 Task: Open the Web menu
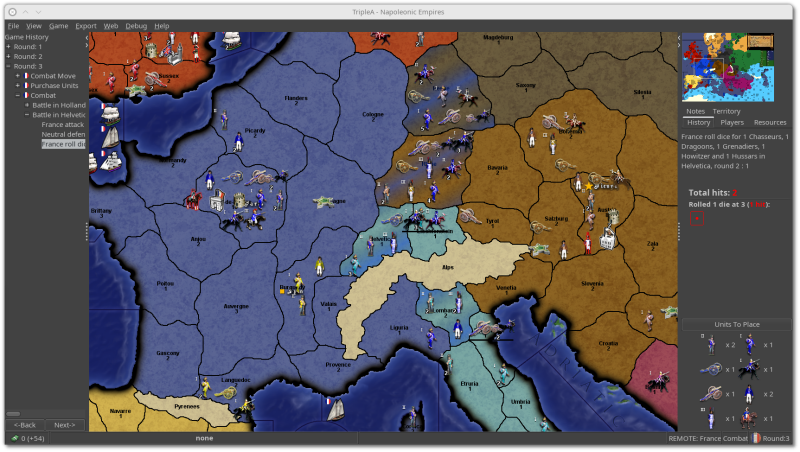coord(111,25)
